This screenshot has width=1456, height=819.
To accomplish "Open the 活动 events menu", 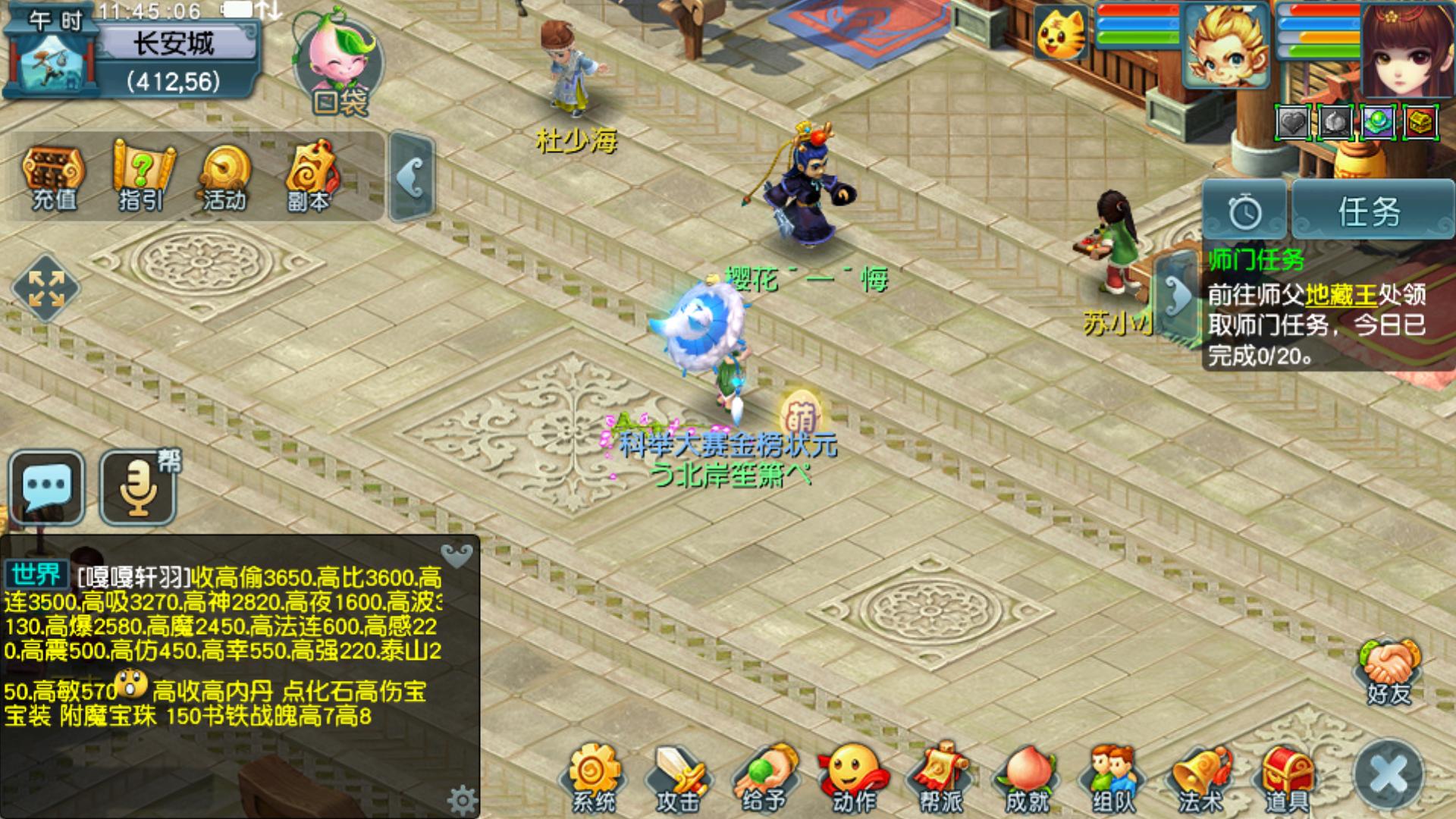I will coord(224,176).
